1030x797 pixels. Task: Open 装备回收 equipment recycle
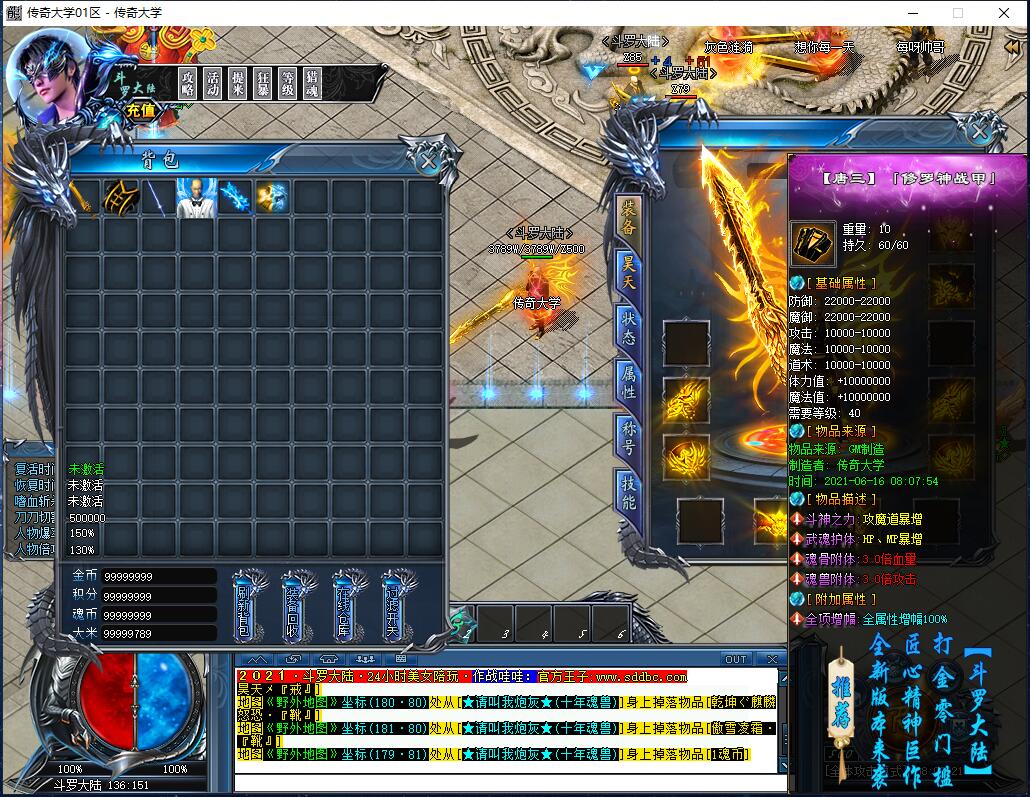click(x=295, y=606)
